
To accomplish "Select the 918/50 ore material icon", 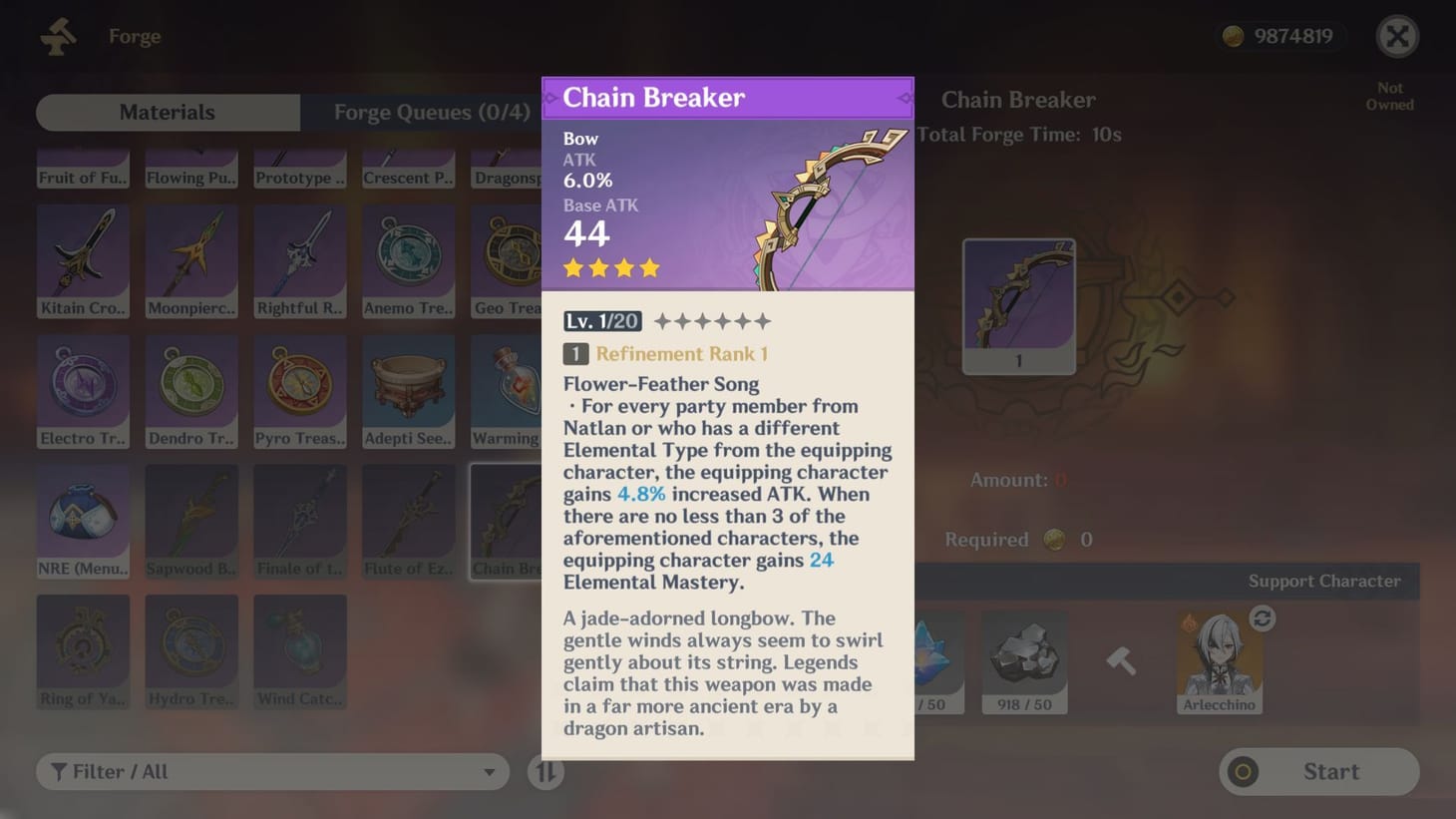I will (x=1024, y=653).
